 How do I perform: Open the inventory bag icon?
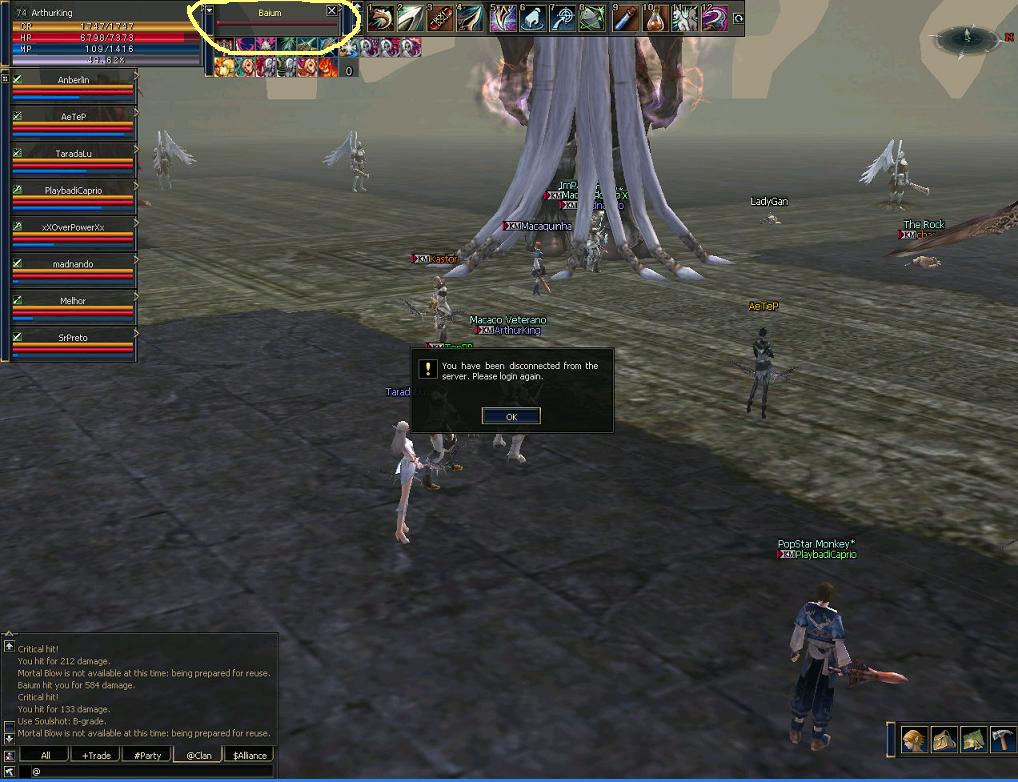tap(945, 739)
